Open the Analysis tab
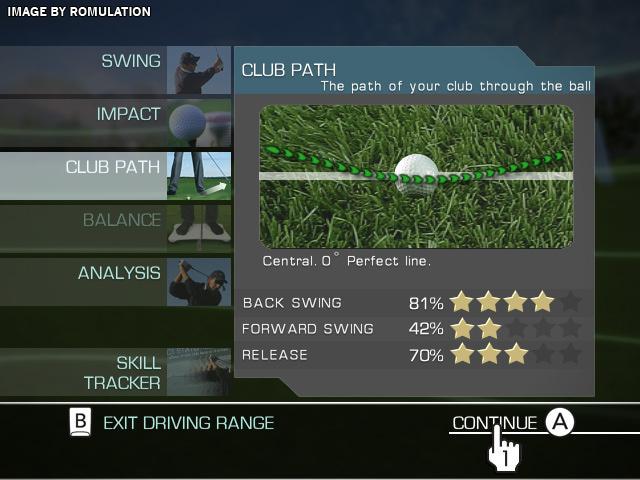640x480 pixels. (x=115, y=281)
